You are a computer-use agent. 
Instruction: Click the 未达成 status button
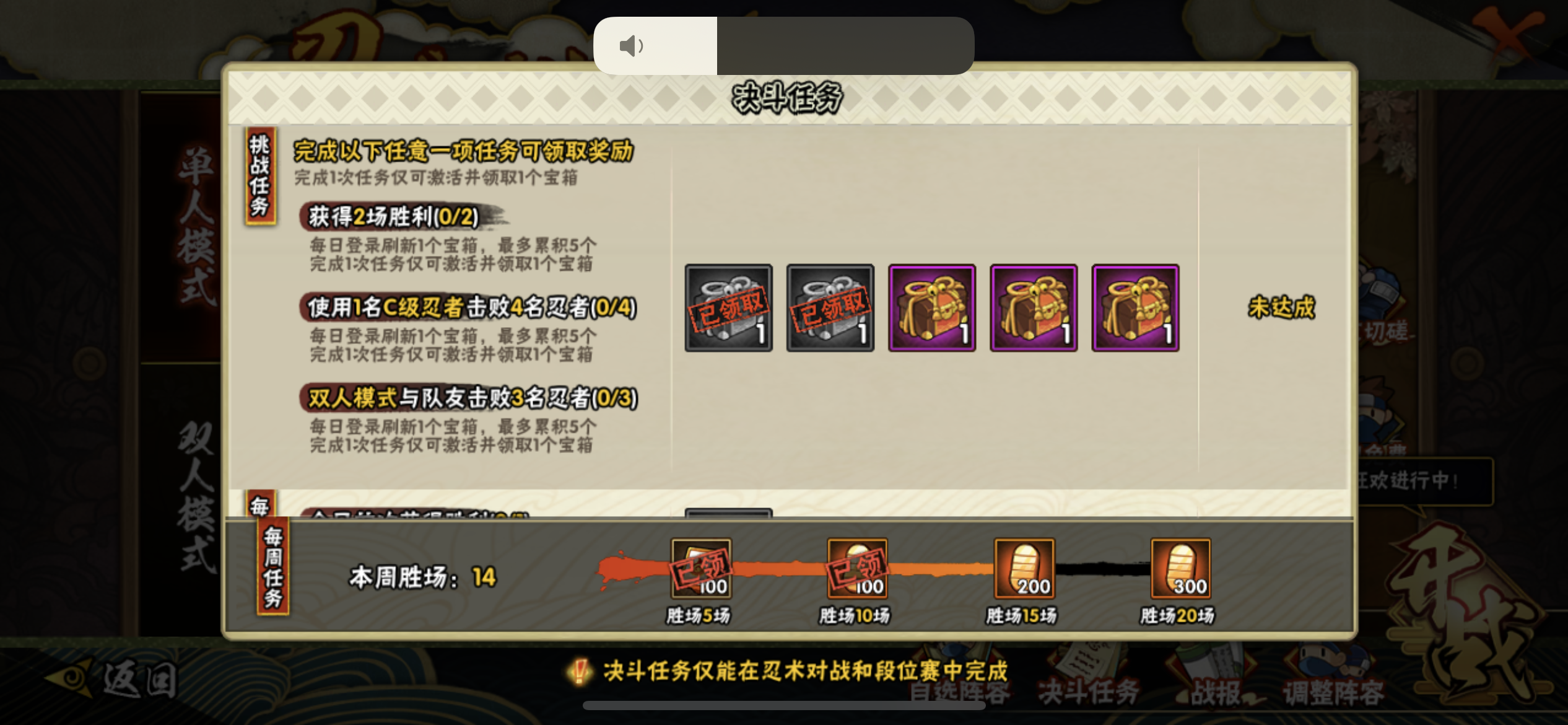[1281, 307]
